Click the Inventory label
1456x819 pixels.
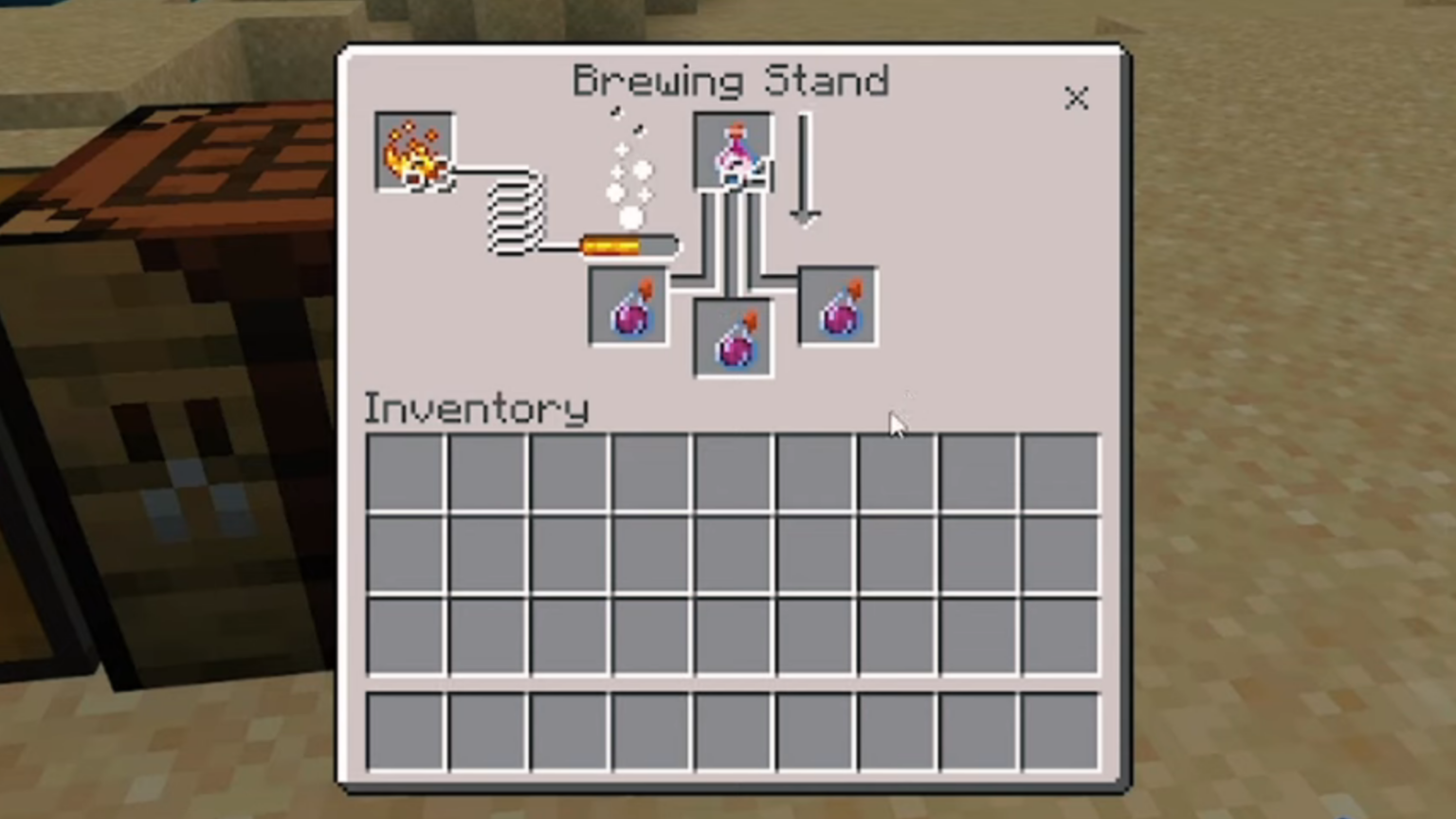coord(476,408)
